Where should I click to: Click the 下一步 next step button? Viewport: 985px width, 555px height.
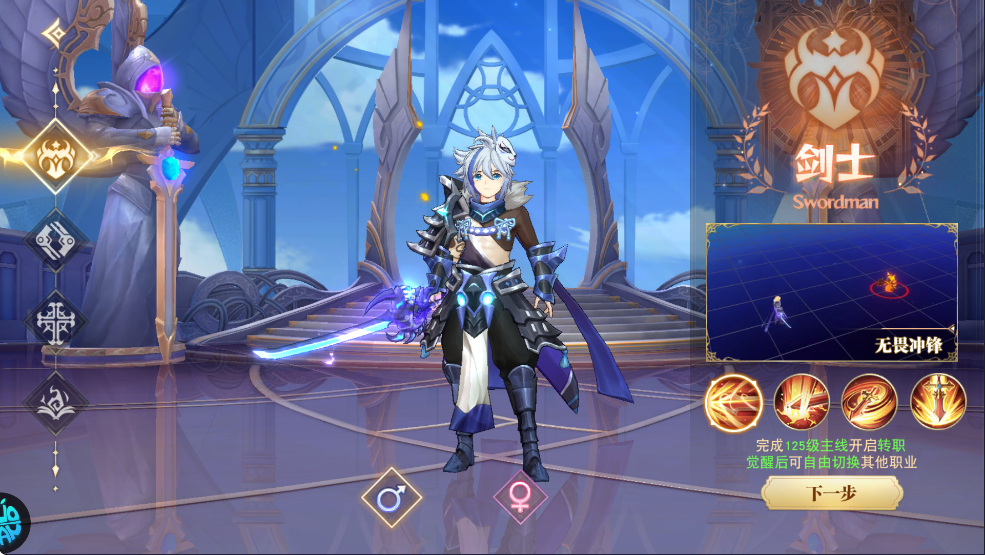click(830, 493)
